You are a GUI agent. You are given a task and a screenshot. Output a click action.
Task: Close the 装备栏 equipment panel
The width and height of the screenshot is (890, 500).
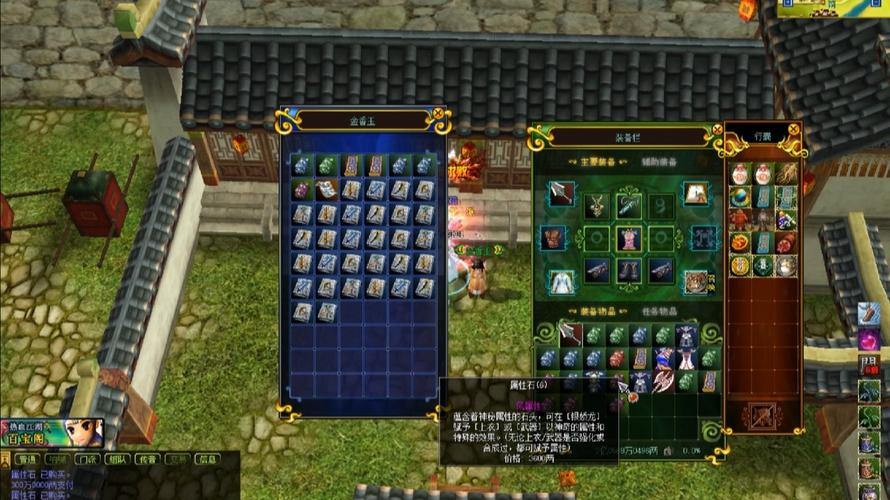point(716,130)
